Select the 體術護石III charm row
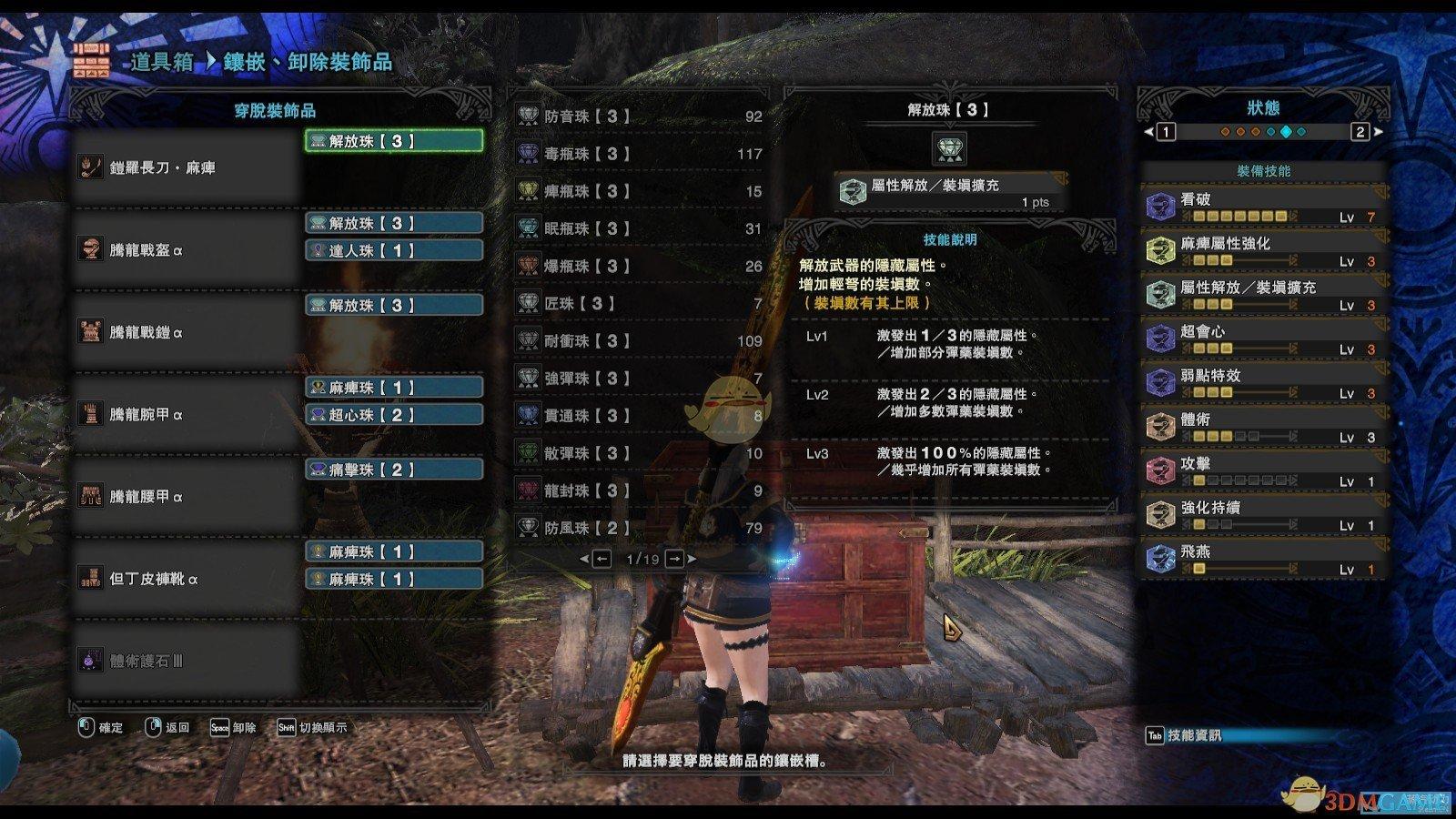Image resolution: width=1456 pixels, height=819 pixels. click(187, 661)
